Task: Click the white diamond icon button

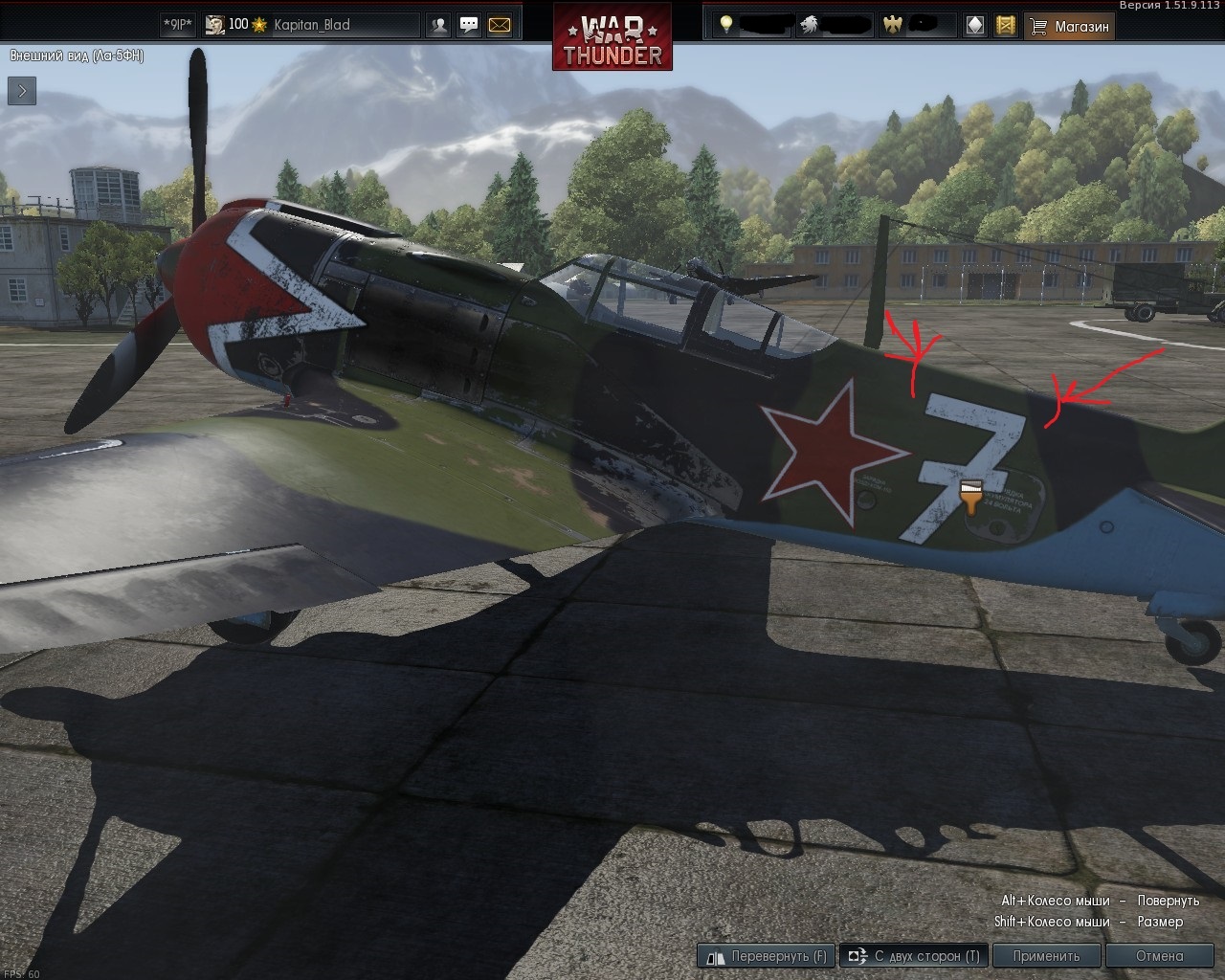Action: coord(975,26)
